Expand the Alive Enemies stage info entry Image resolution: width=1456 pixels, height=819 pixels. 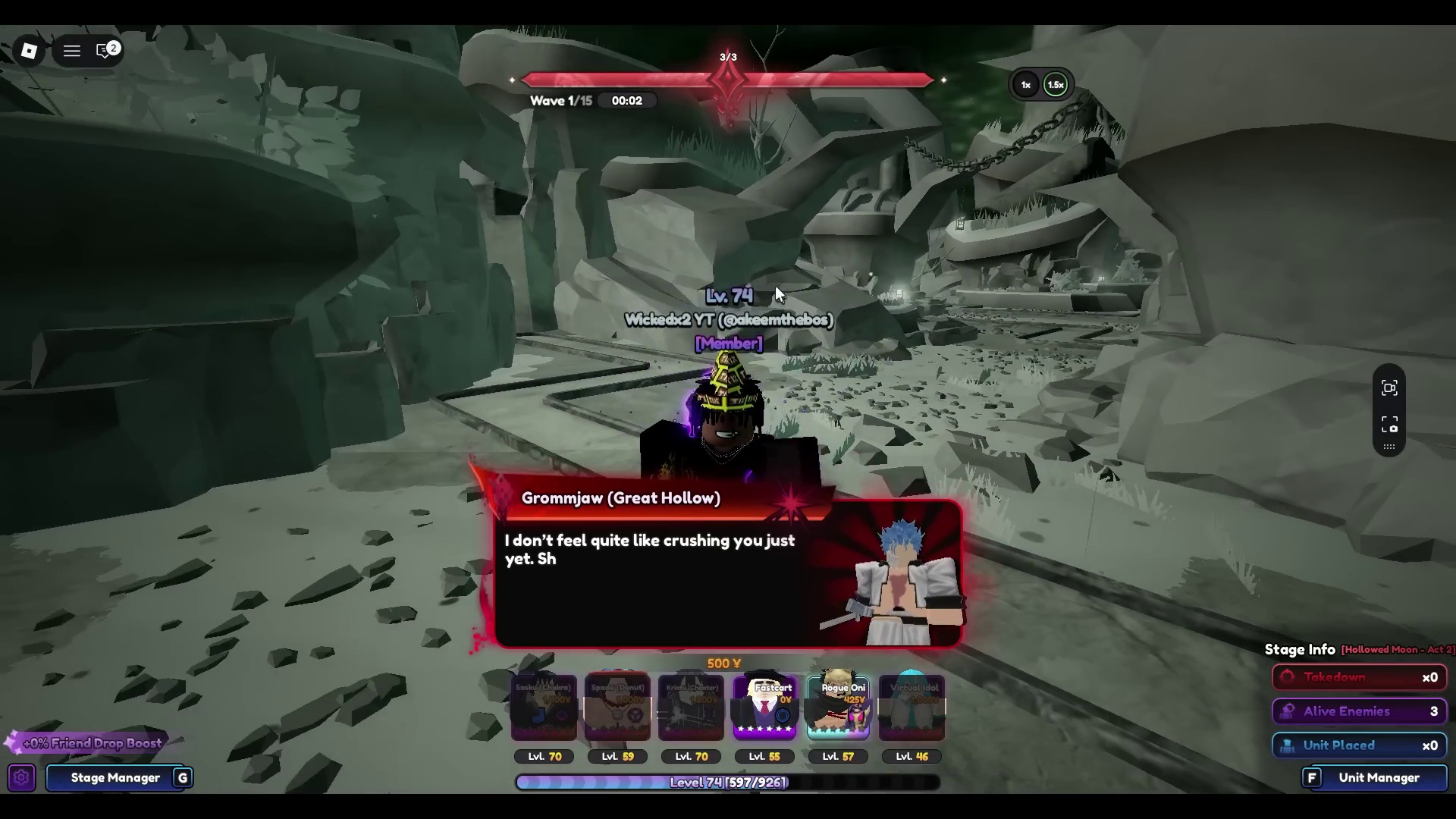pos(1360,711)
